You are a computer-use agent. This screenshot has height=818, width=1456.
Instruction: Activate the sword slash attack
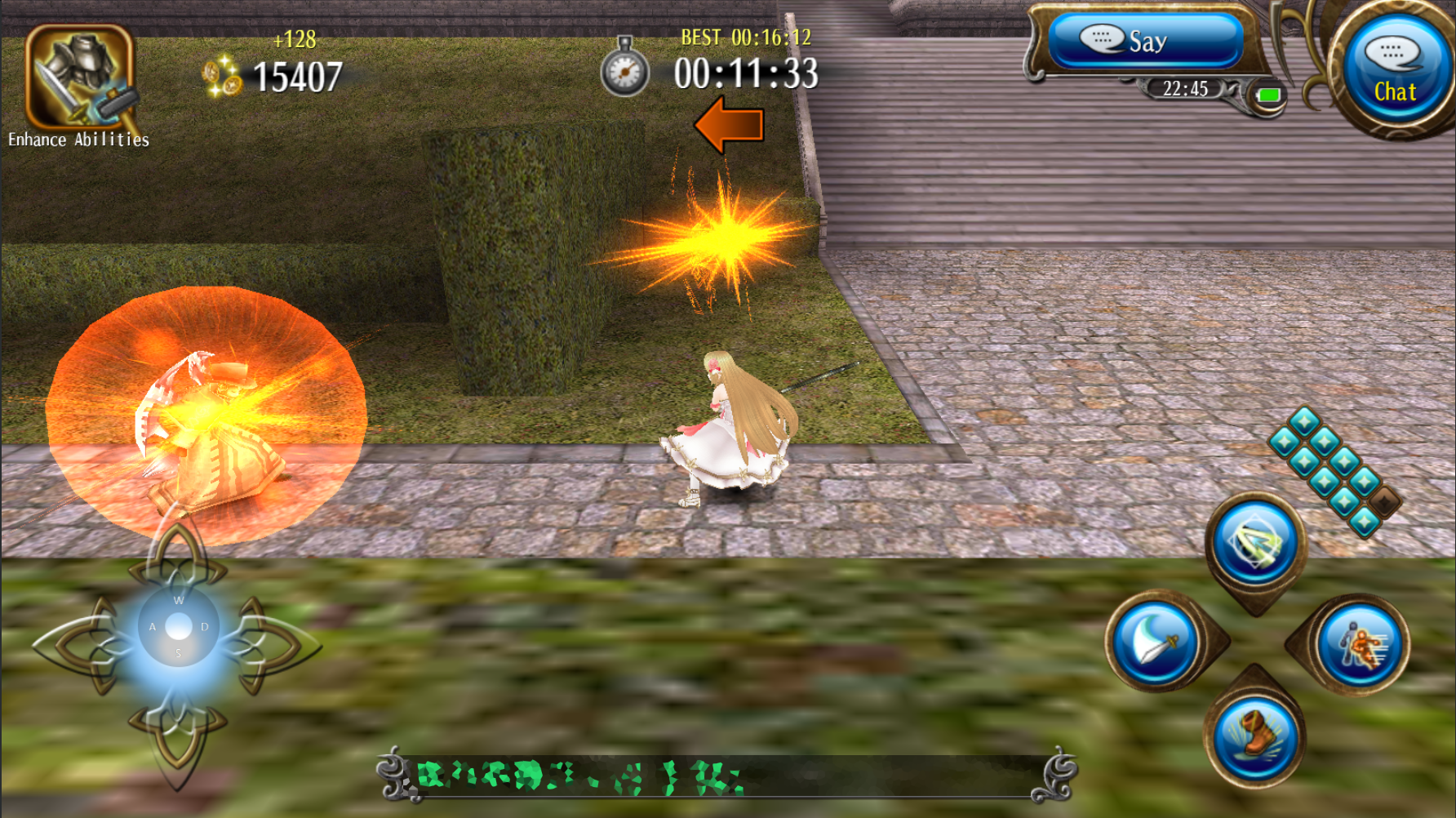[1156, 642]
